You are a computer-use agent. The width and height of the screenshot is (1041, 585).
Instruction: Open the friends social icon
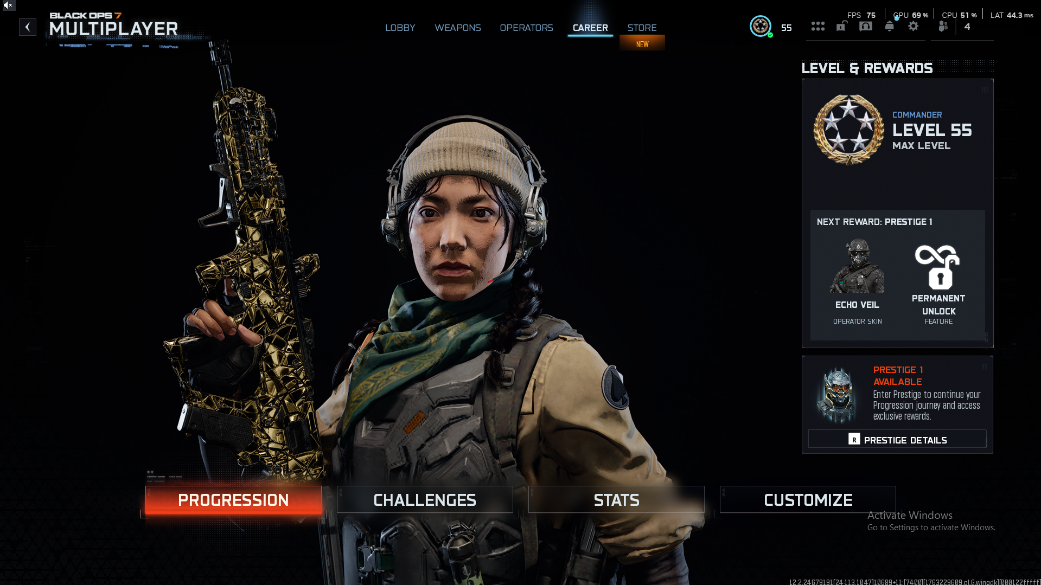943,27
